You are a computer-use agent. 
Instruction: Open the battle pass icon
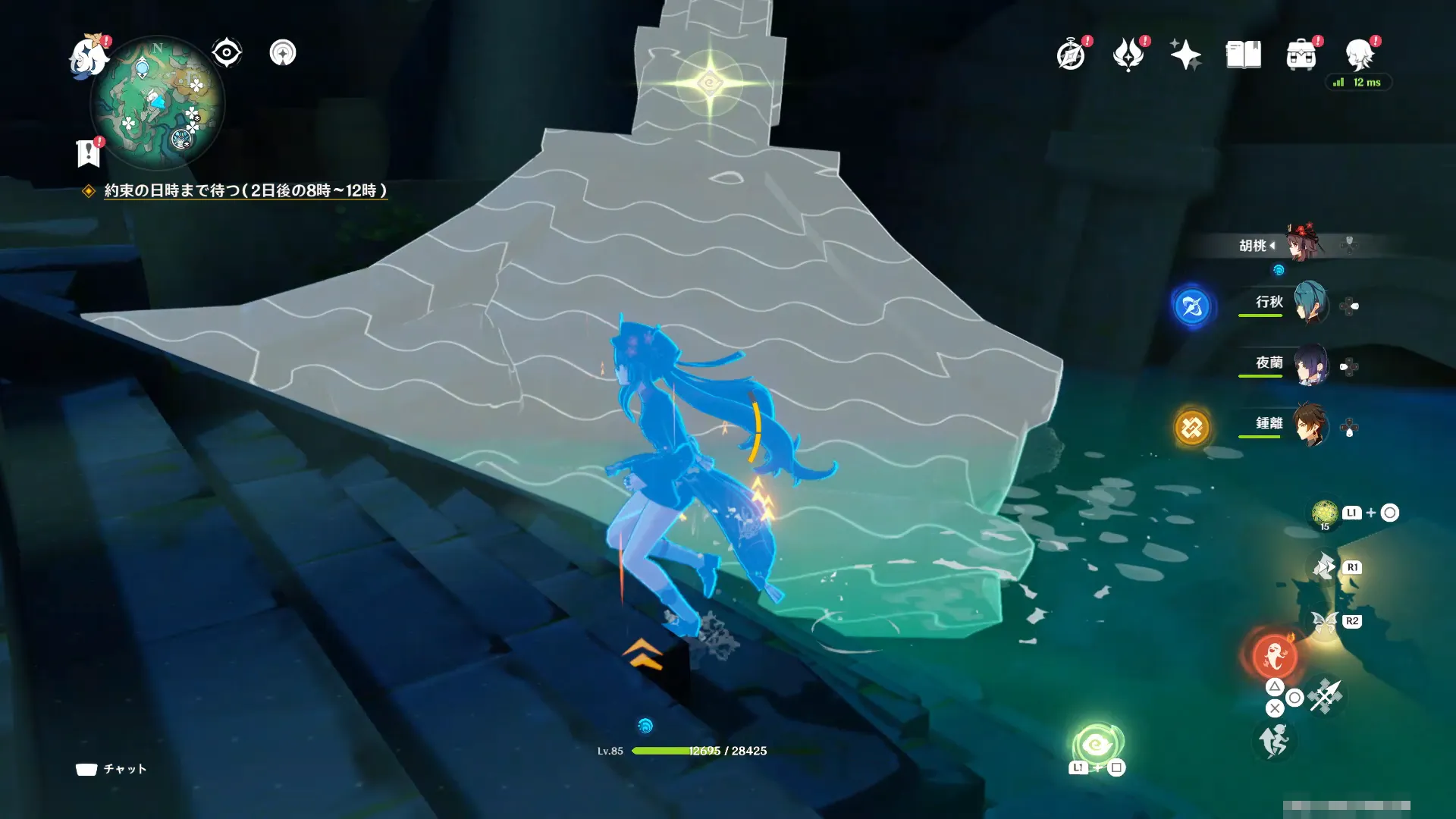pyautogui.click(x=1128, y=55)
